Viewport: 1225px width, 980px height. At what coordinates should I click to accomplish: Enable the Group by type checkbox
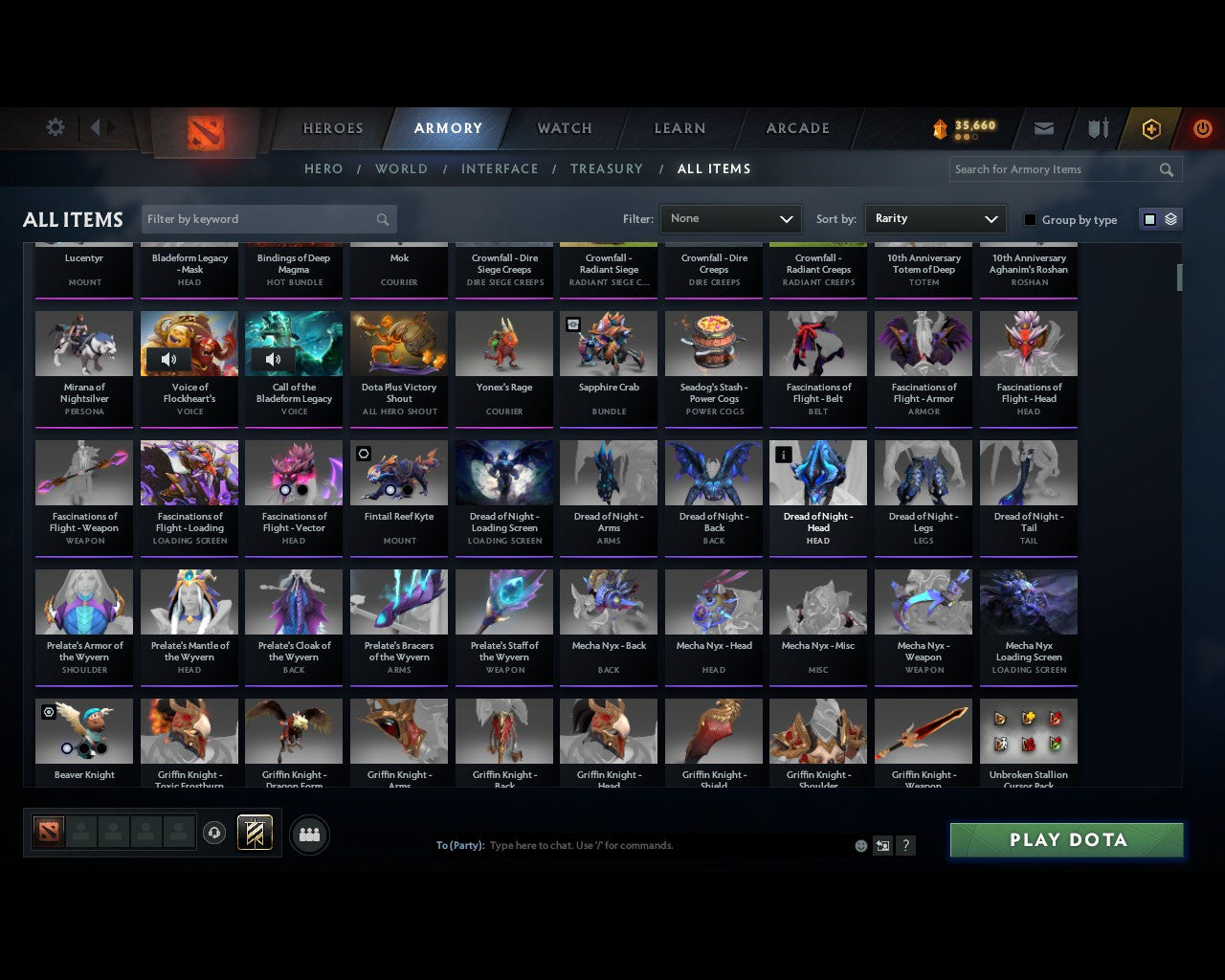coord(1030,219)
